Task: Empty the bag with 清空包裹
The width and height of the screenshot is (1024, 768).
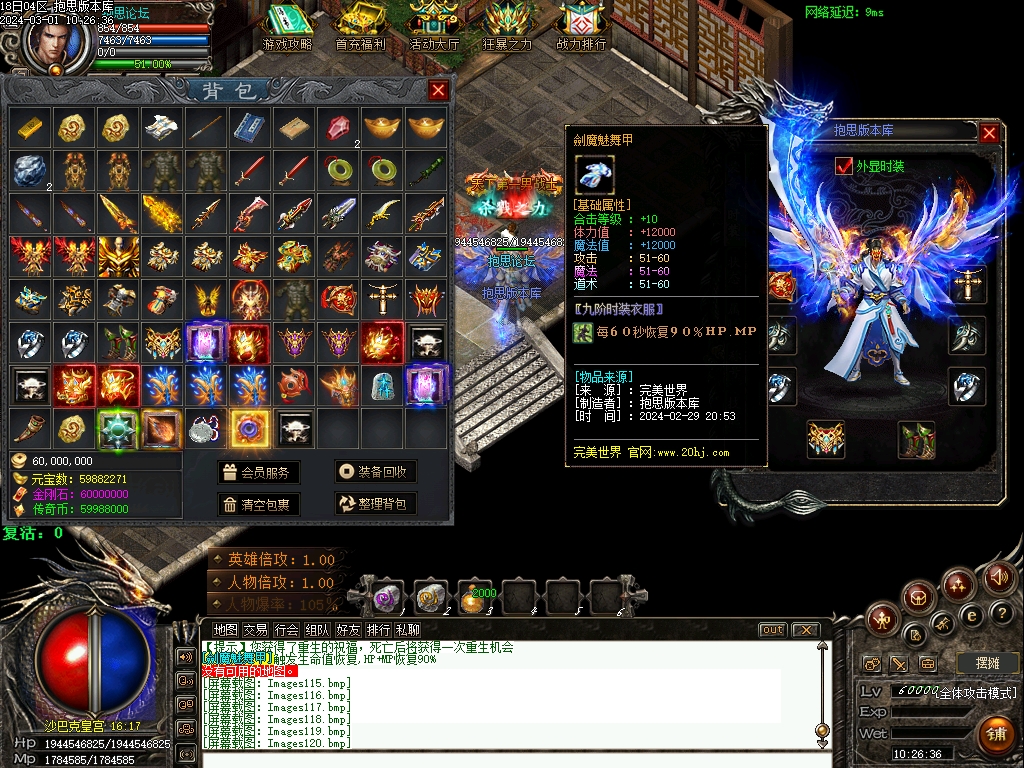Action: 259,504
